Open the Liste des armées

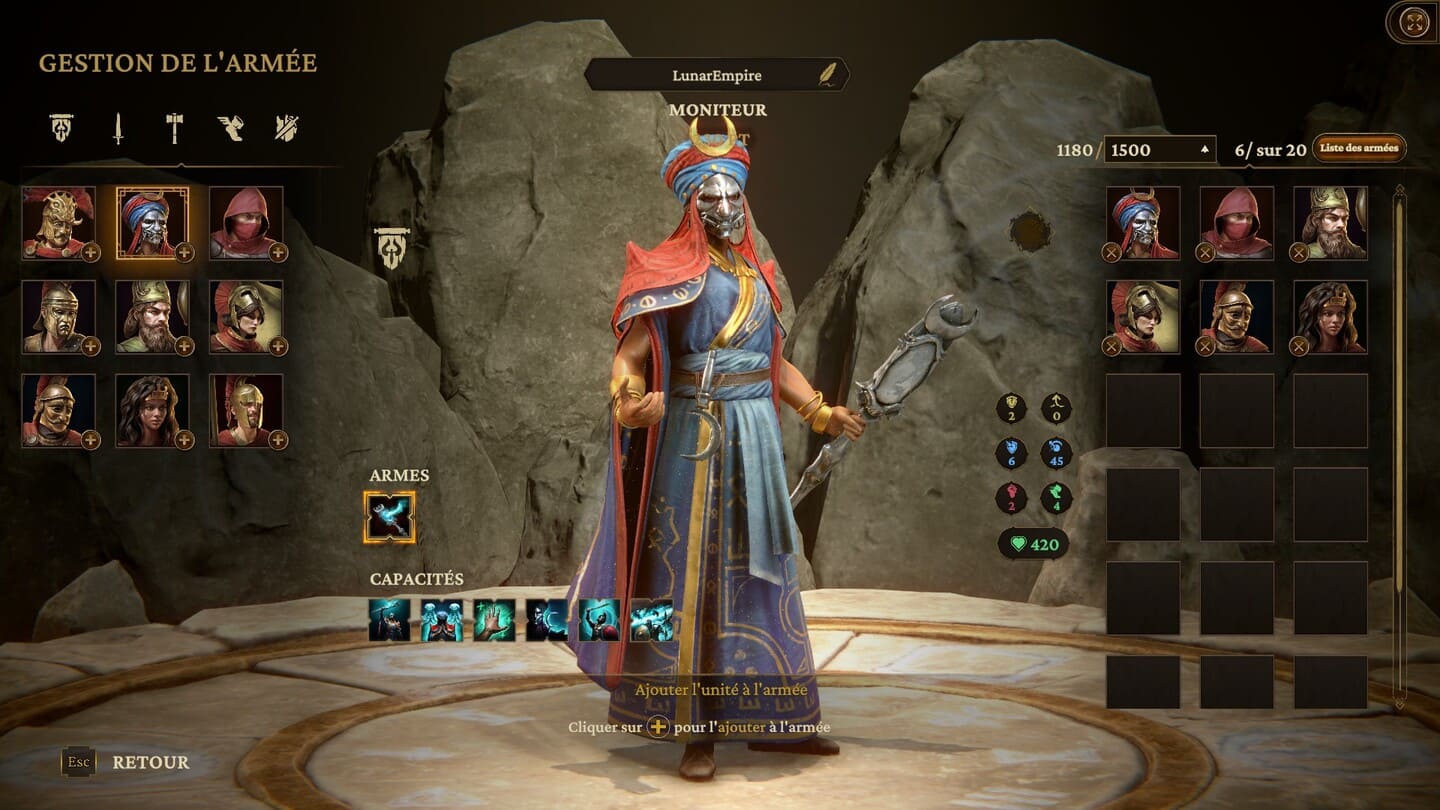[1359, 148]
